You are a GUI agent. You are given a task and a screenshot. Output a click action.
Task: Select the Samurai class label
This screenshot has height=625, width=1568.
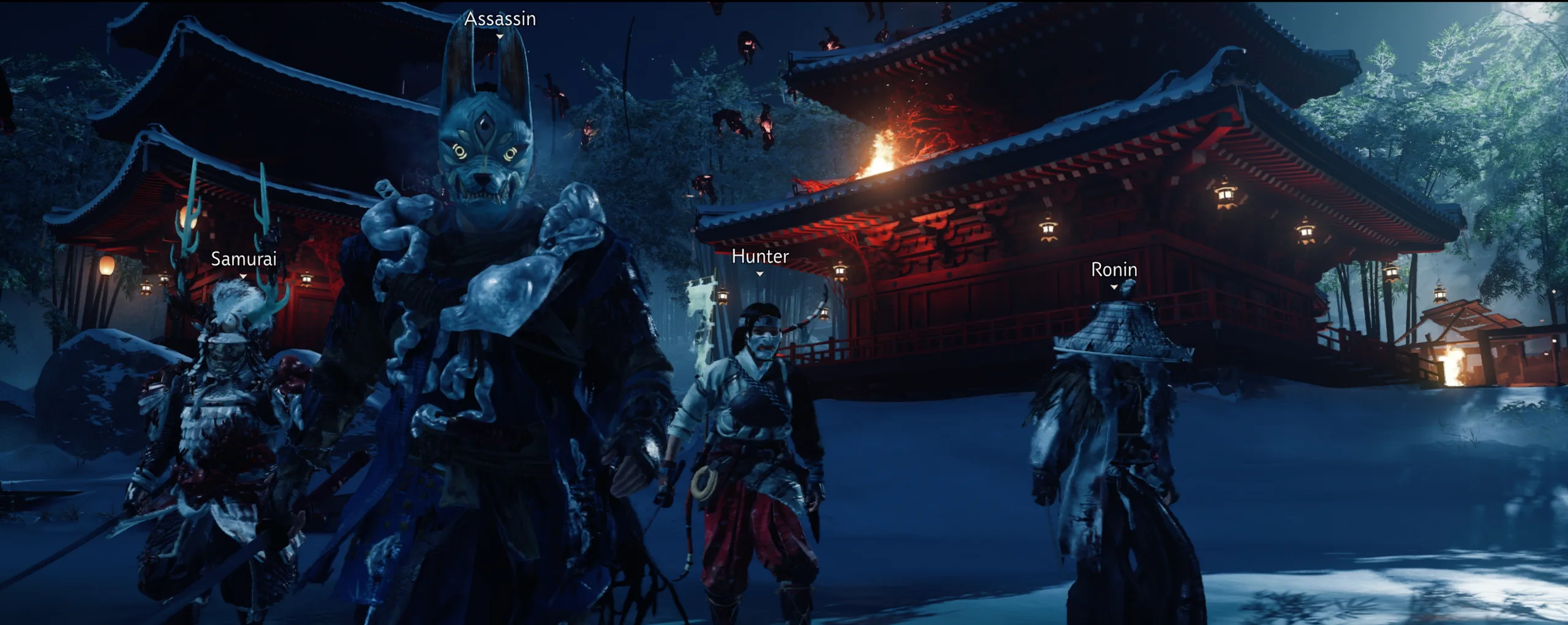pos(243,259)
